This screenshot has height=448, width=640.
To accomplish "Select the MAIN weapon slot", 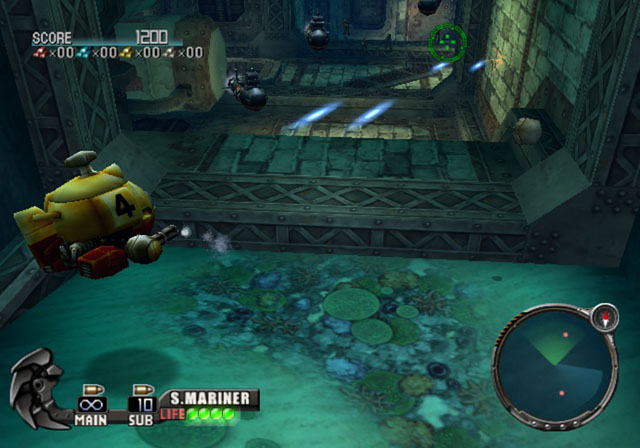I will coord(92,403).
